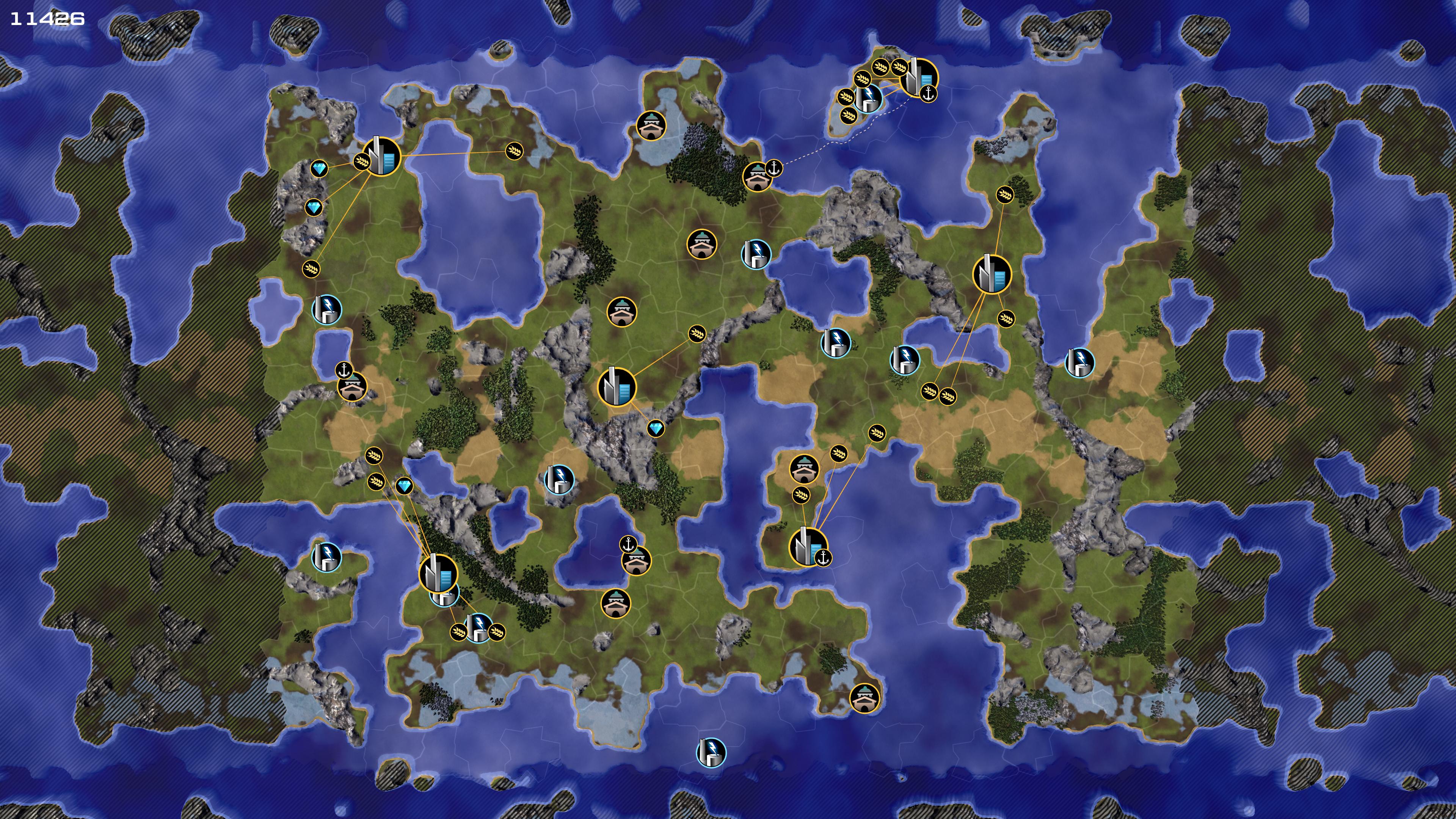Select the city linked to a single wheat marker
The width and height of the screenshot is (1456, 819).
coord(617,387)
